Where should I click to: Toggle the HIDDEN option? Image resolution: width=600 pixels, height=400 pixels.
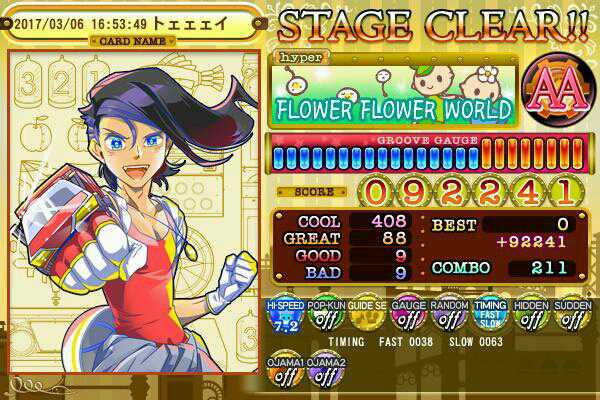pos(531,316)
